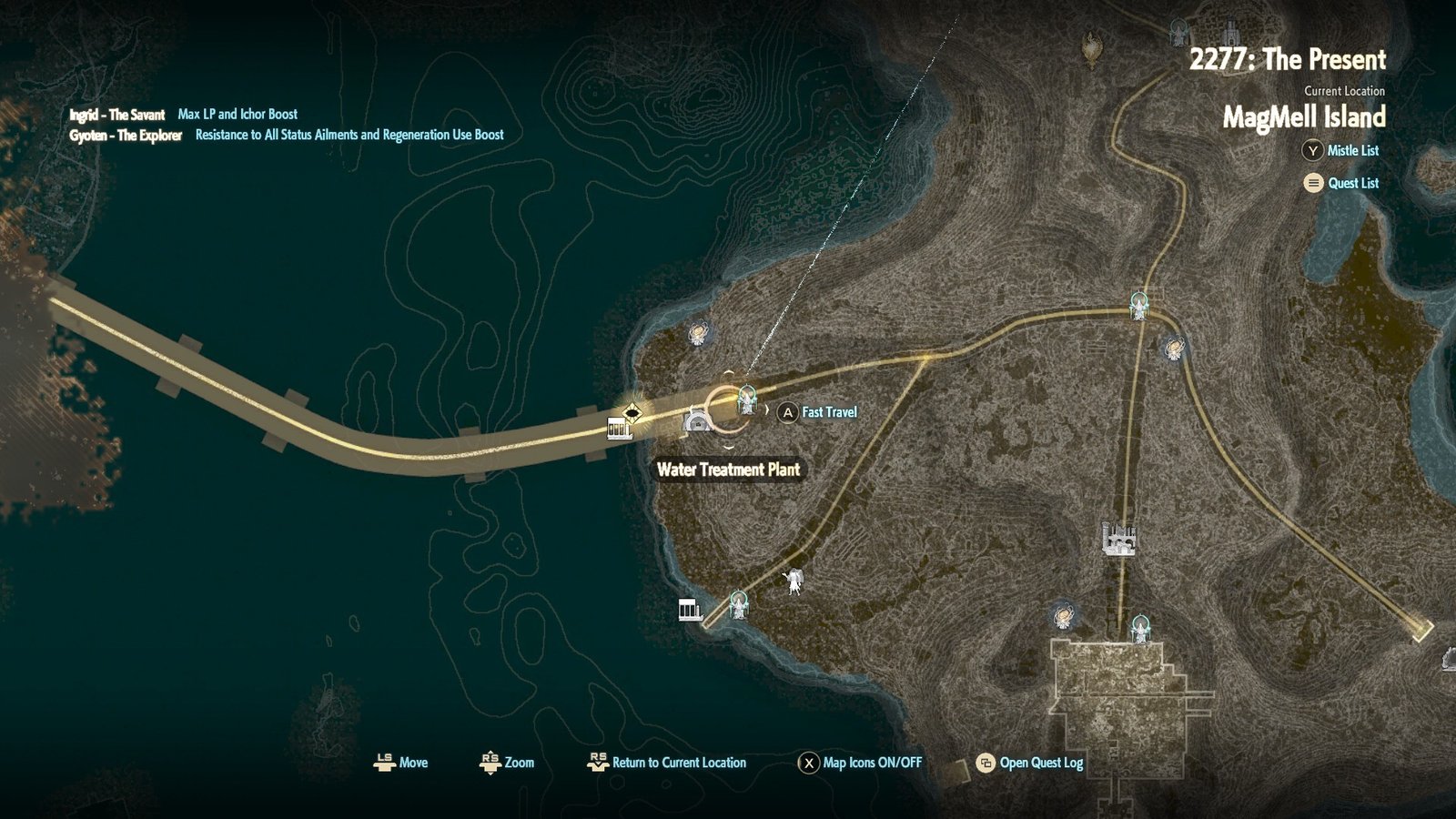Click the glowing diamond eye player marker

click(x=632, y=414)
